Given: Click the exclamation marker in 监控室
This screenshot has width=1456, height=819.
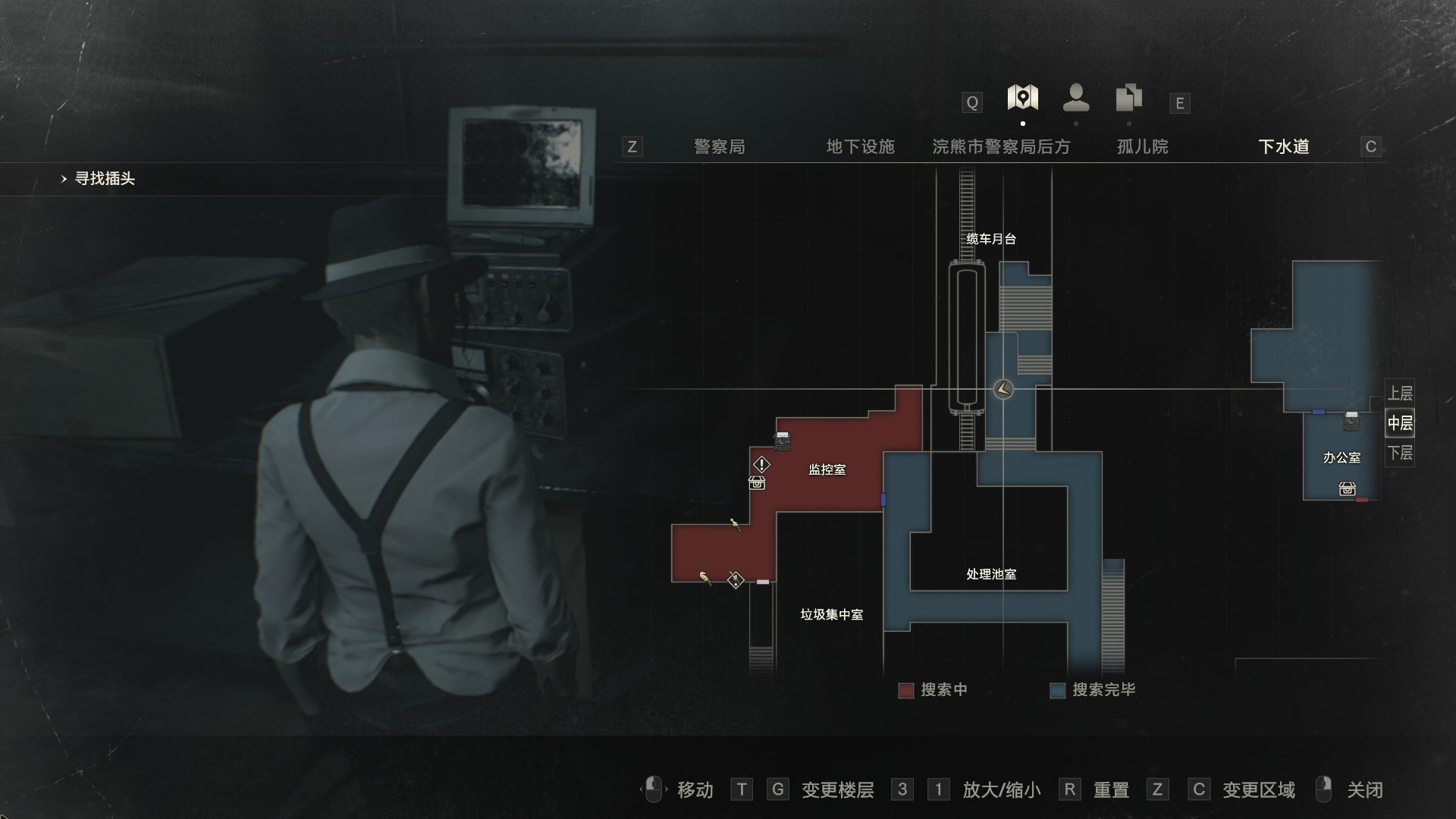Looking at the screenshot, I should (x=761, y=464).
